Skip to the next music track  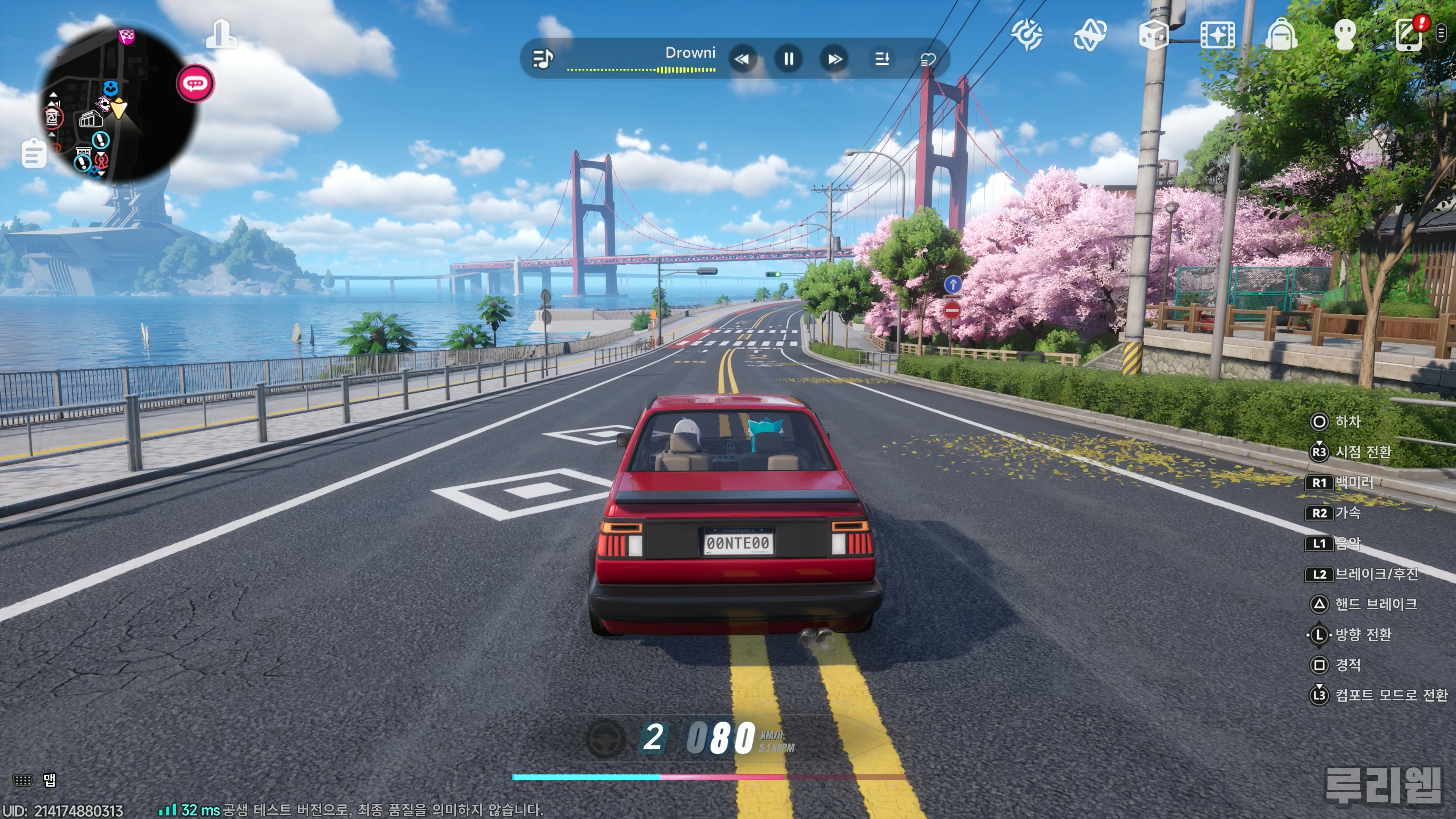point(834,59)
